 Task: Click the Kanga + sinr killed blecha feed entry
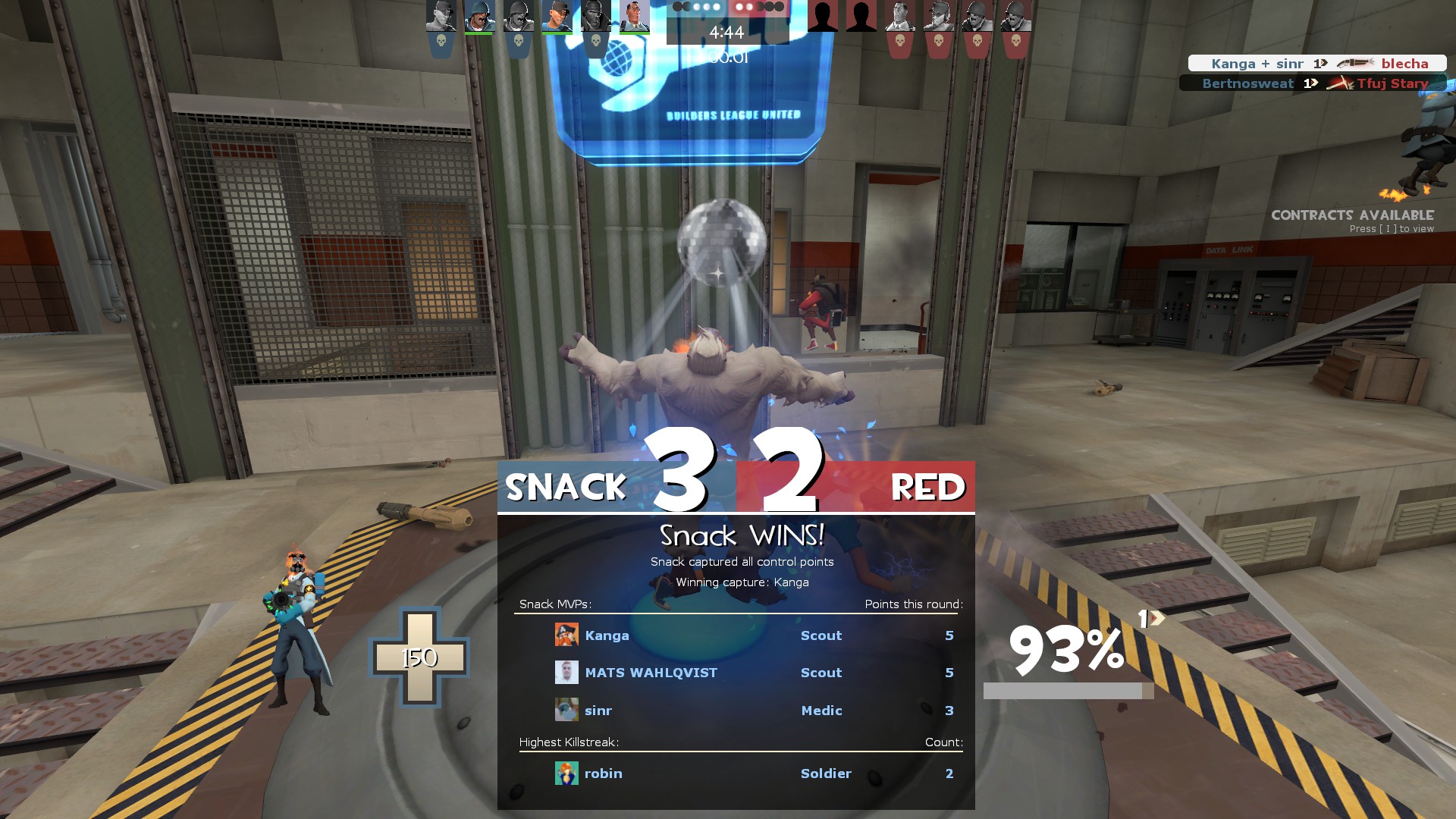pyautogui.click(x=1317, y=64)
